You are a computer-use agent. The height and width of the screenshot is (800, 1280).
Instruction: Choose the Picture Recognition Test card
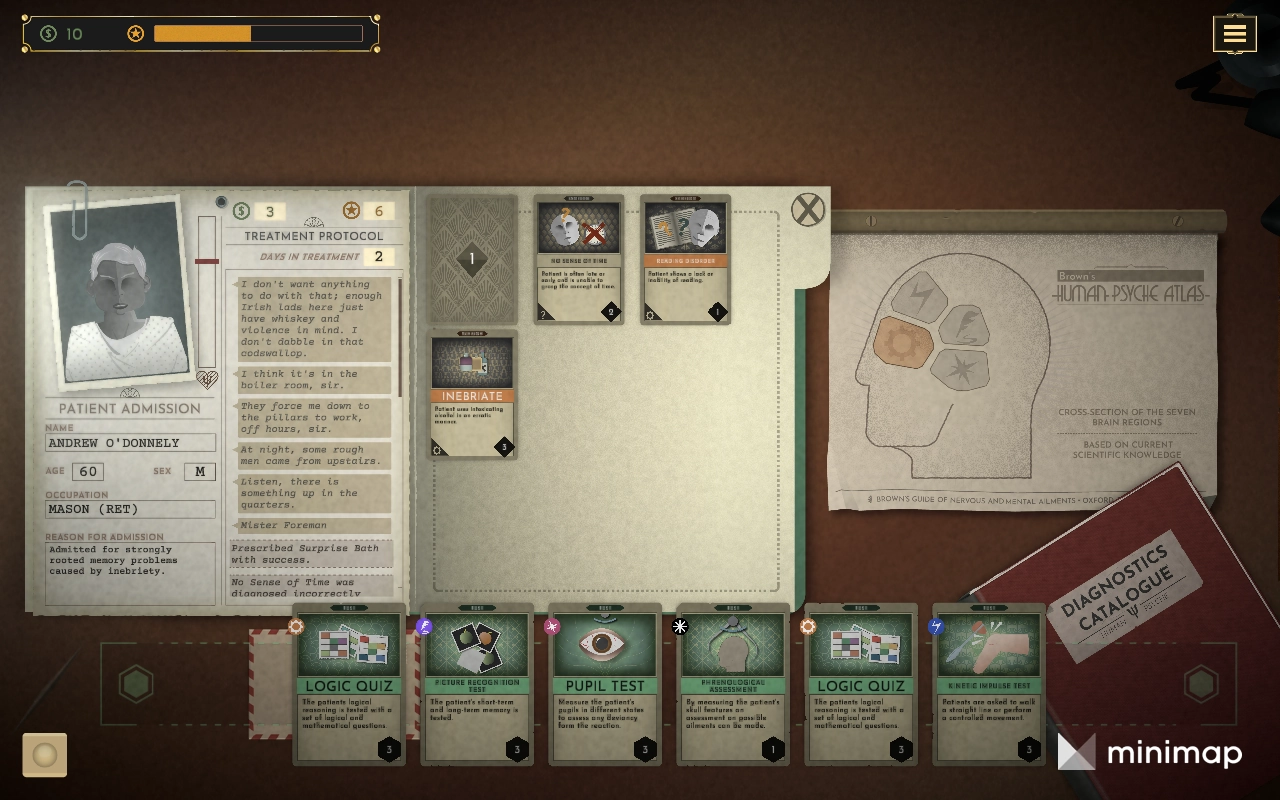477,684
